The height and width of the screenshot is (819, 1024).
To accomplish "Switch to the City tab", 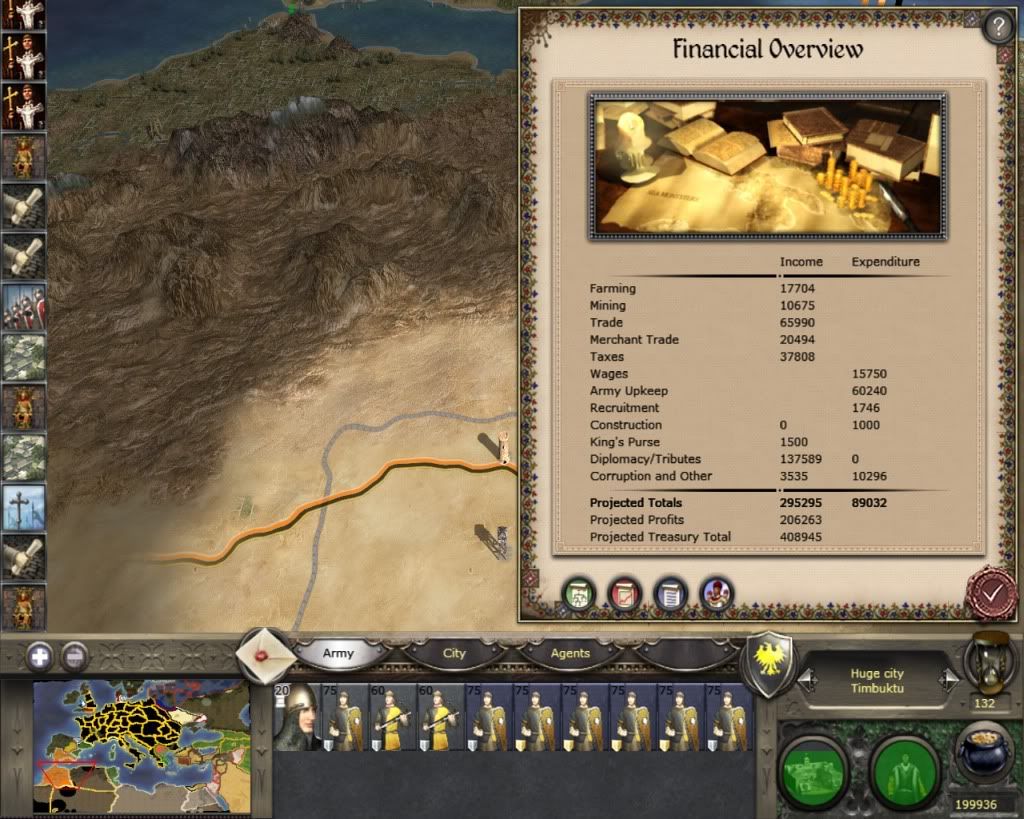I will click(454, 653).
